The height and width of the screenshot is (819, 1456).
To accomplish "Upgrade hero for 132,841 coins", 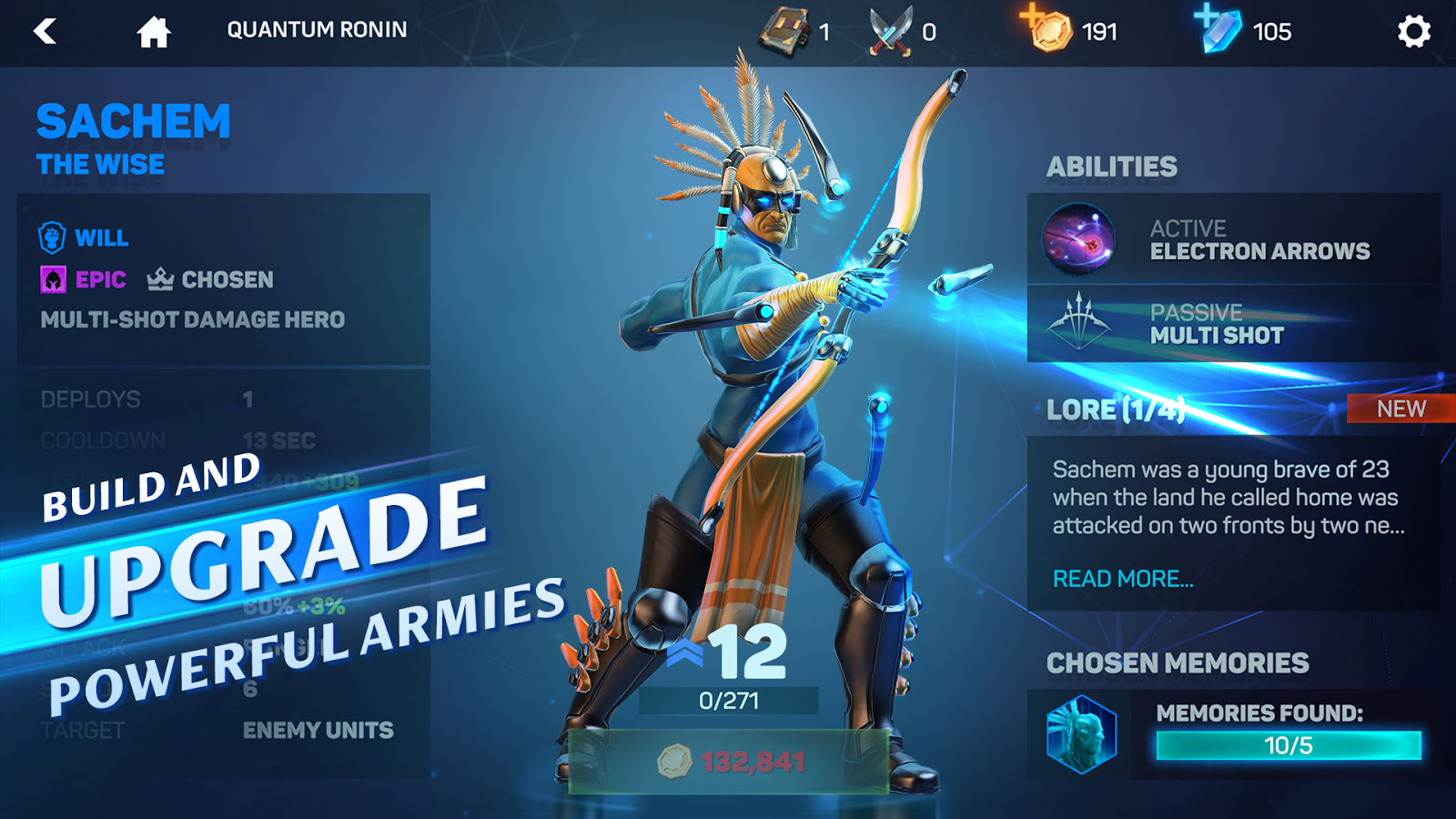I will (x=729, y=761).
